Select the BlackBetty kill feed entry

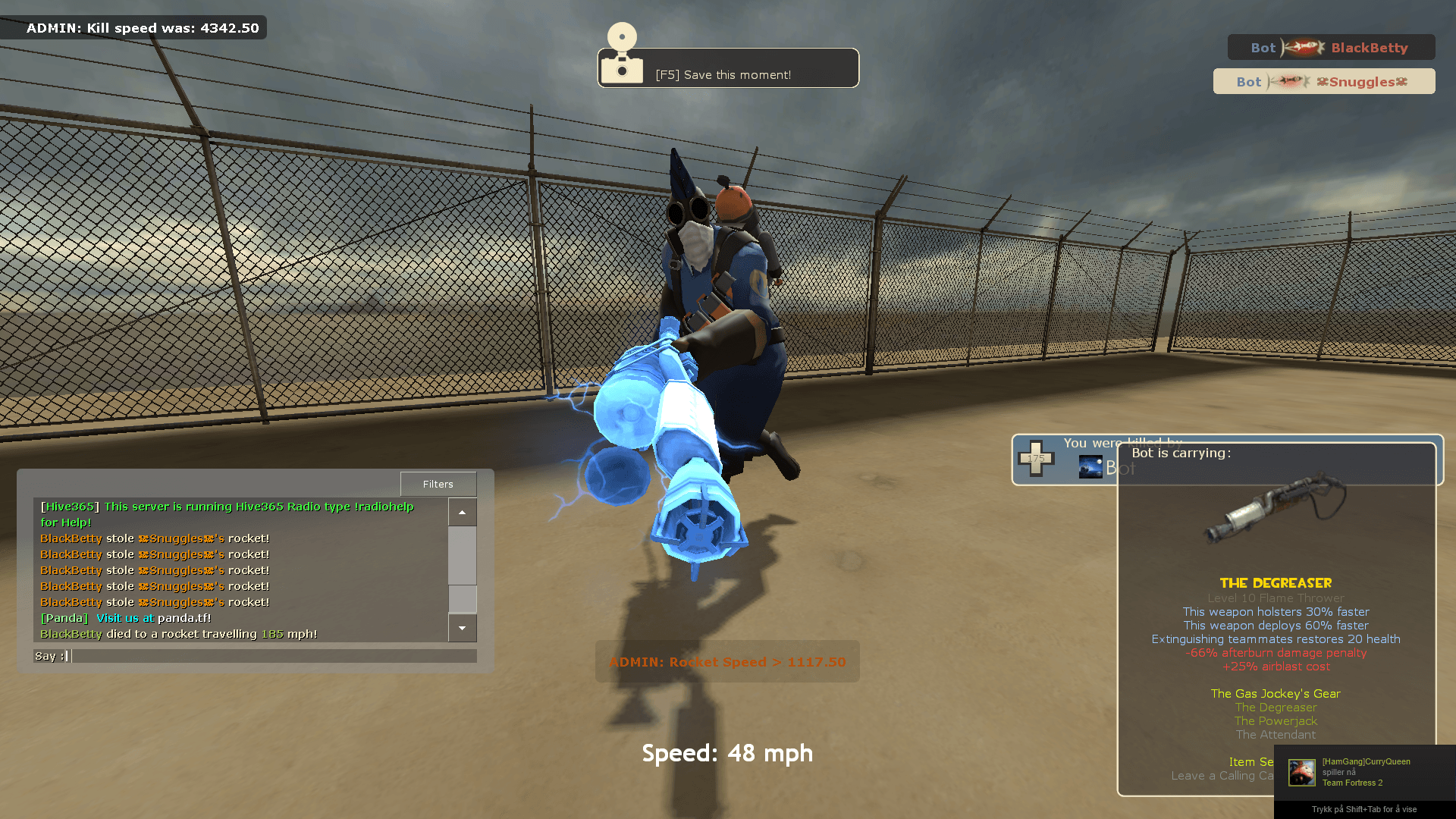[x=1331, y=48]
